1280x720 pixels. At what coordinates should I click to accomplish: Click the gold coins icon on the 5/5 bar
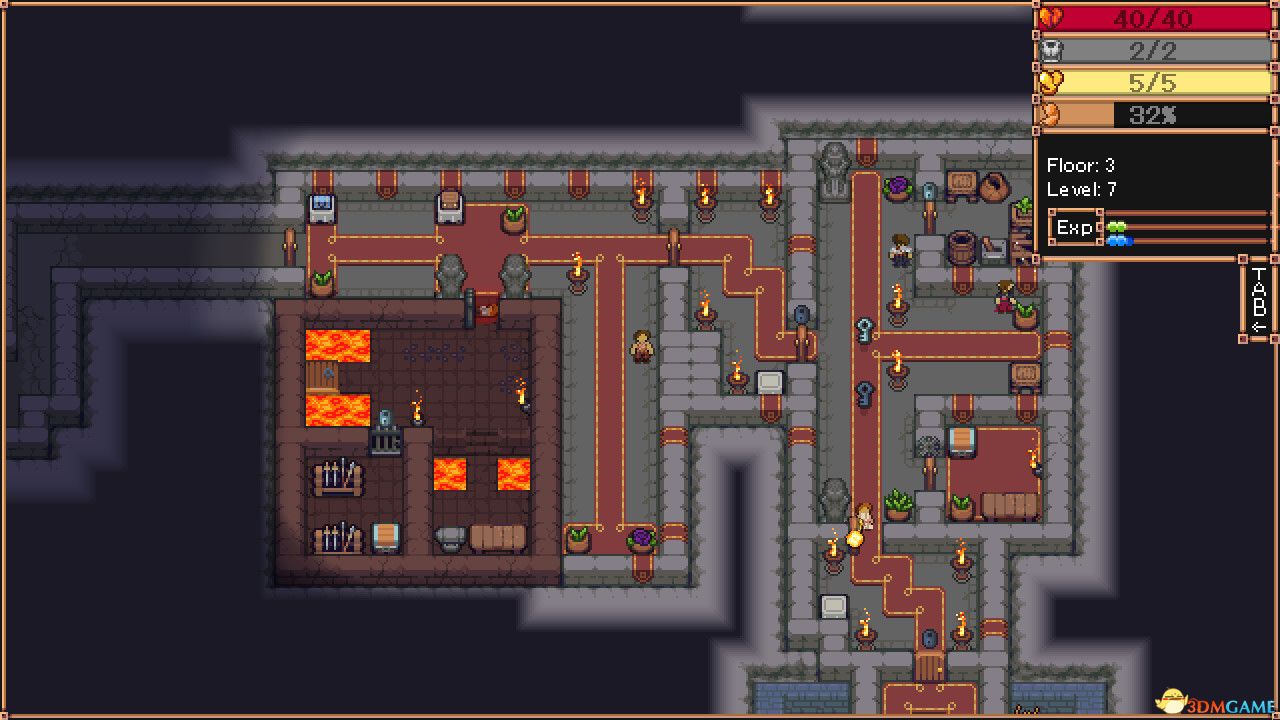1051,81
